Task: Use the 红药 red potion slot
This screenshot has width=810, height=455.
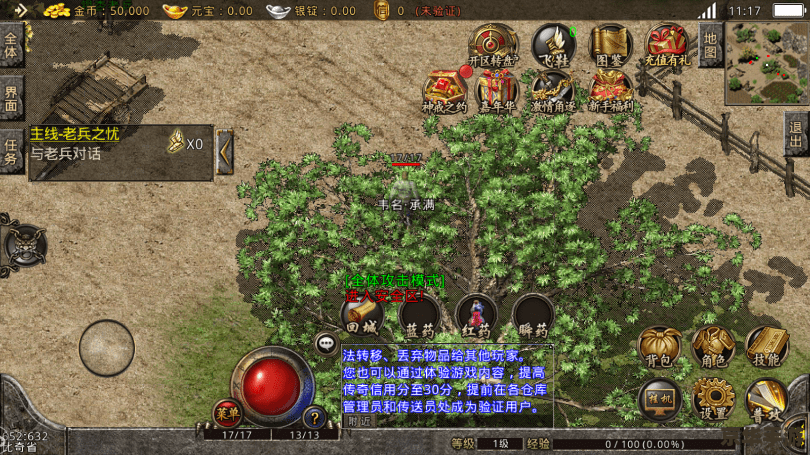Action: [477, 316]
